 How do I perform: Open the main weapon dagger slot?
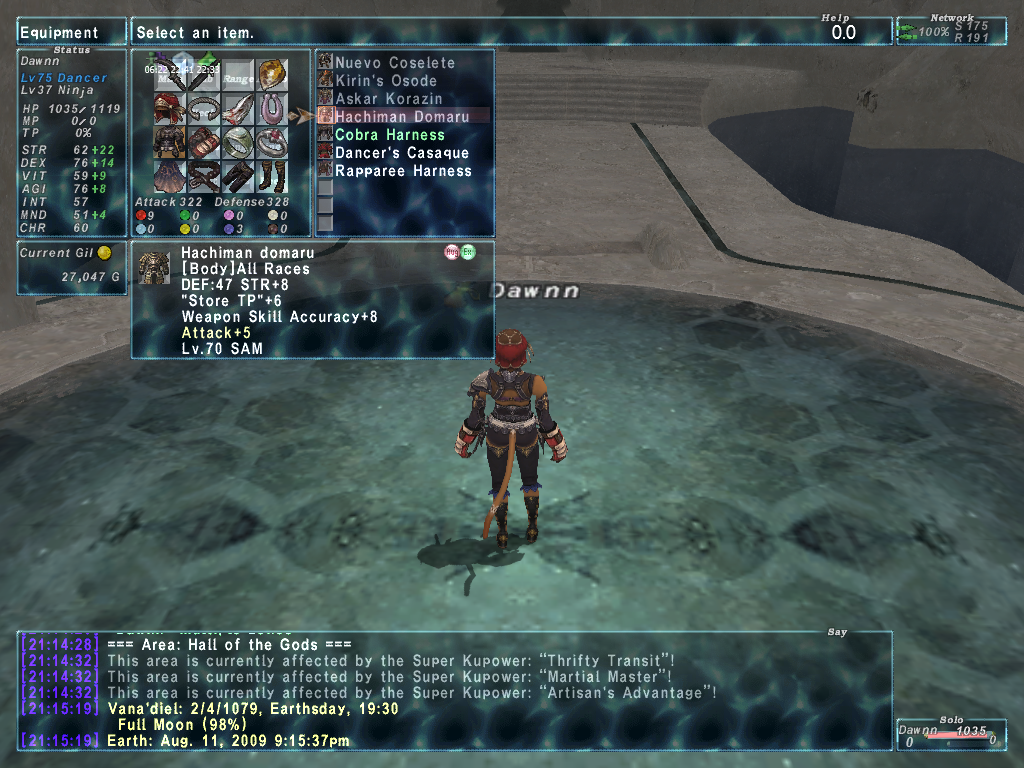pos(169,74)
